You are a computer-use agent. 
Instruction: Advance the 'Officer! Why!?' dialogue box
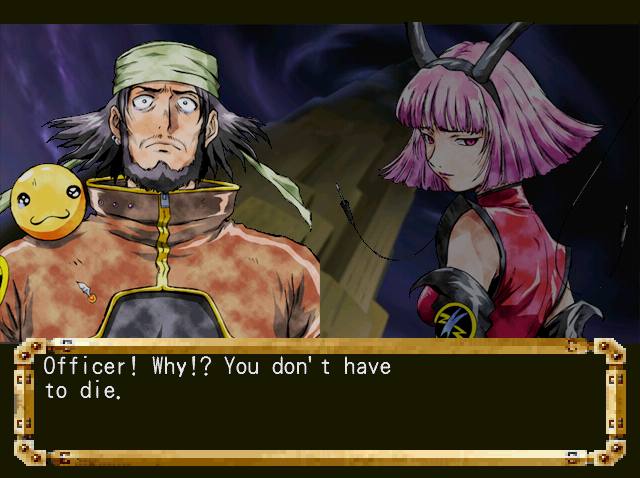click(x=319, y=402)
